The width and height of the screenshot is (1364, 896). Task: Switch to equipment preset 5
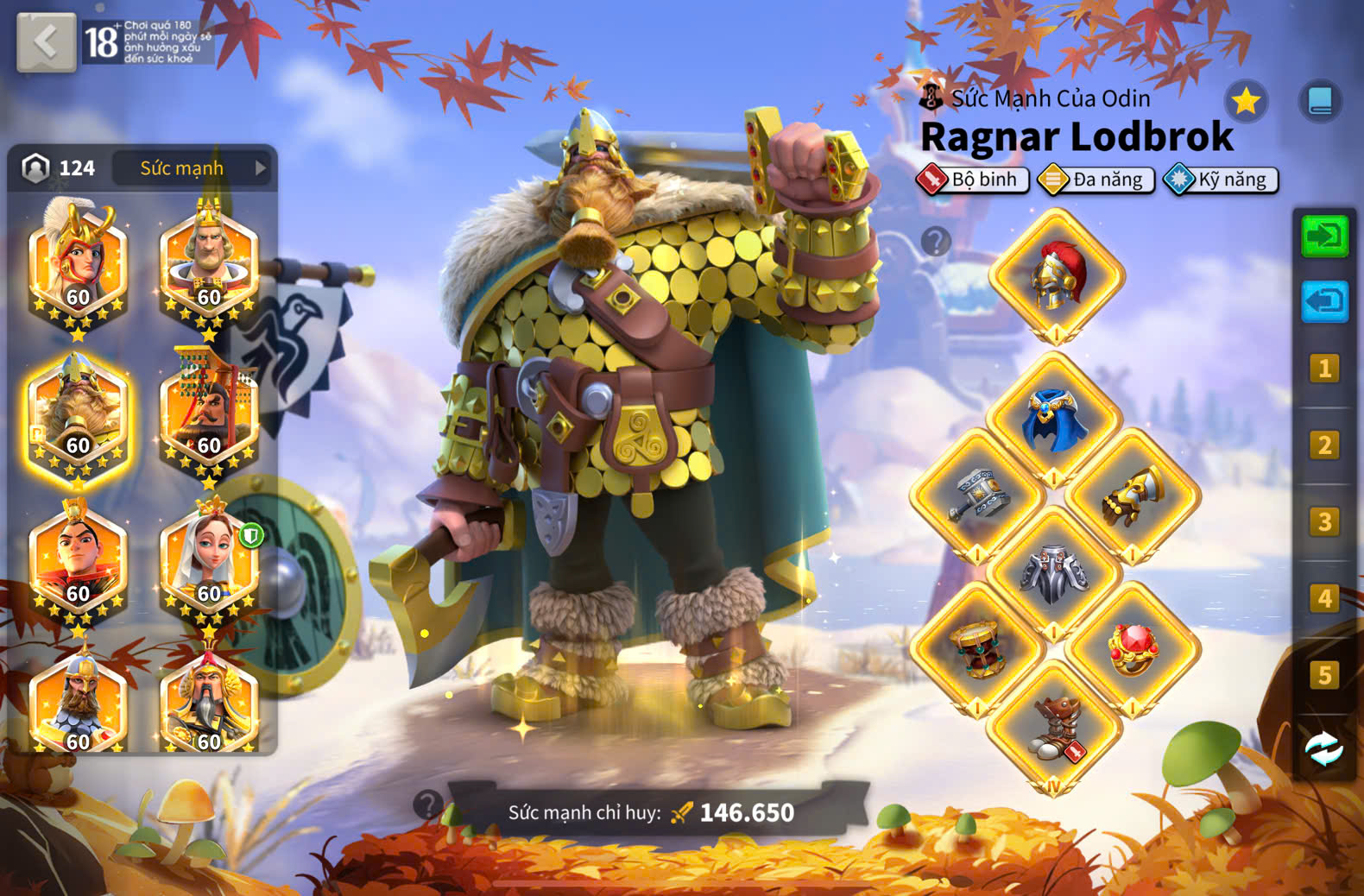(1324, 674)
